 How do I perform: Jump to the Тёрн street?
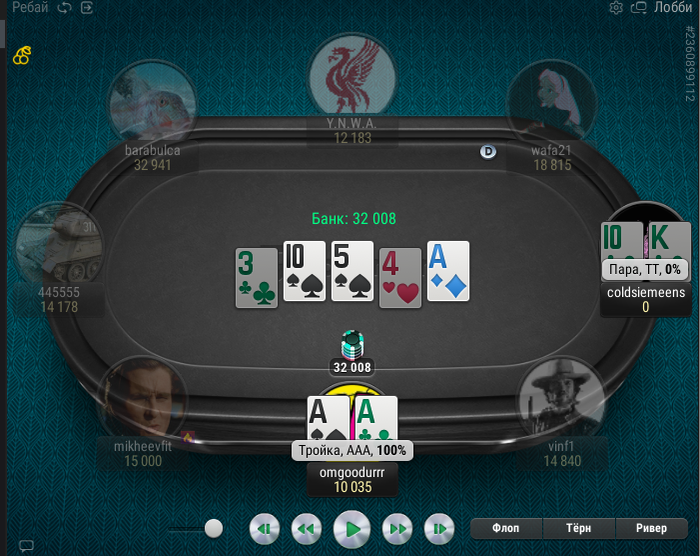pos(579,528)
